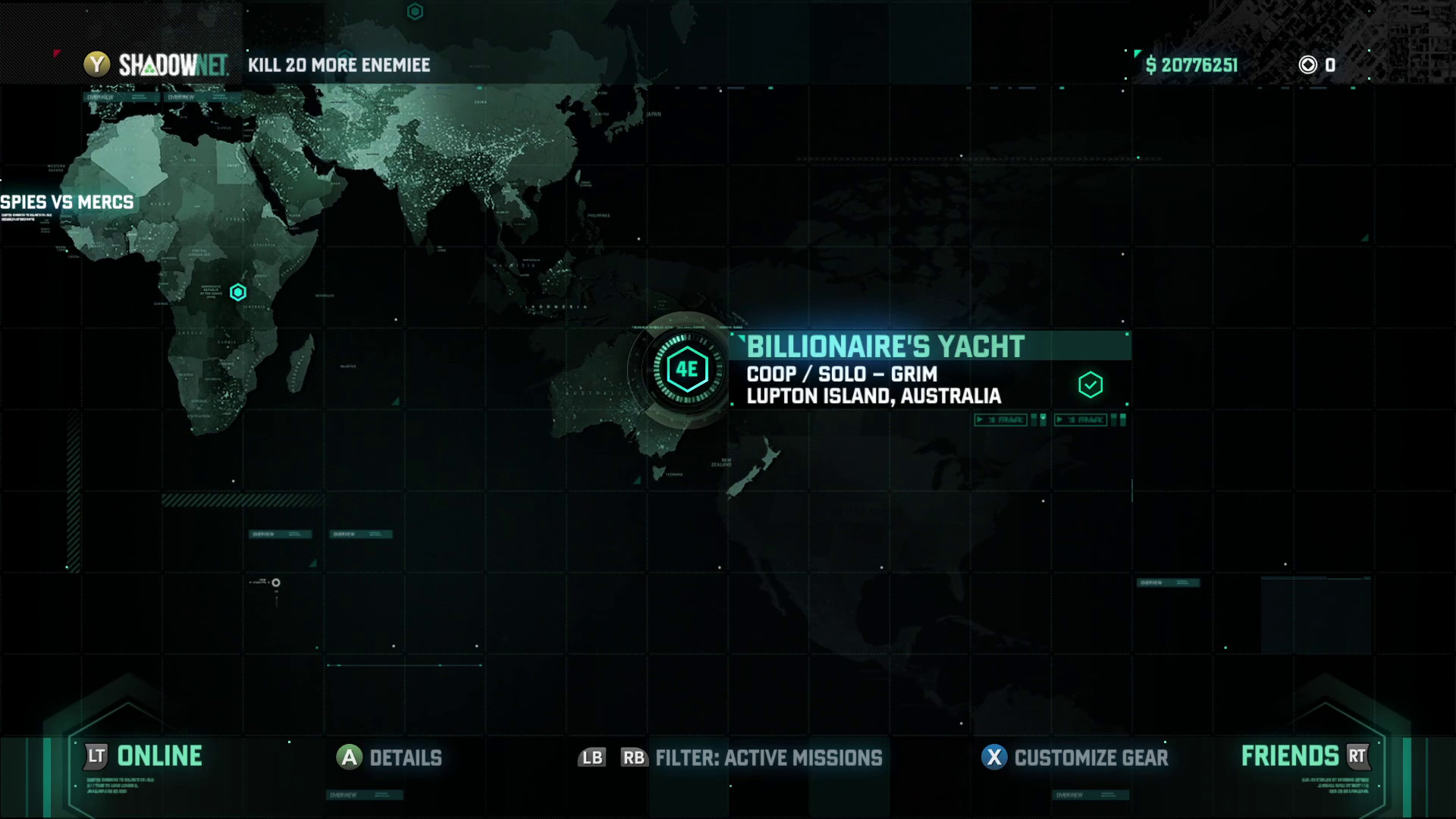This screenshot has height=819, width=1456.
Task: Select the hexagon mission icon at top of map
Action: [414, 11]
